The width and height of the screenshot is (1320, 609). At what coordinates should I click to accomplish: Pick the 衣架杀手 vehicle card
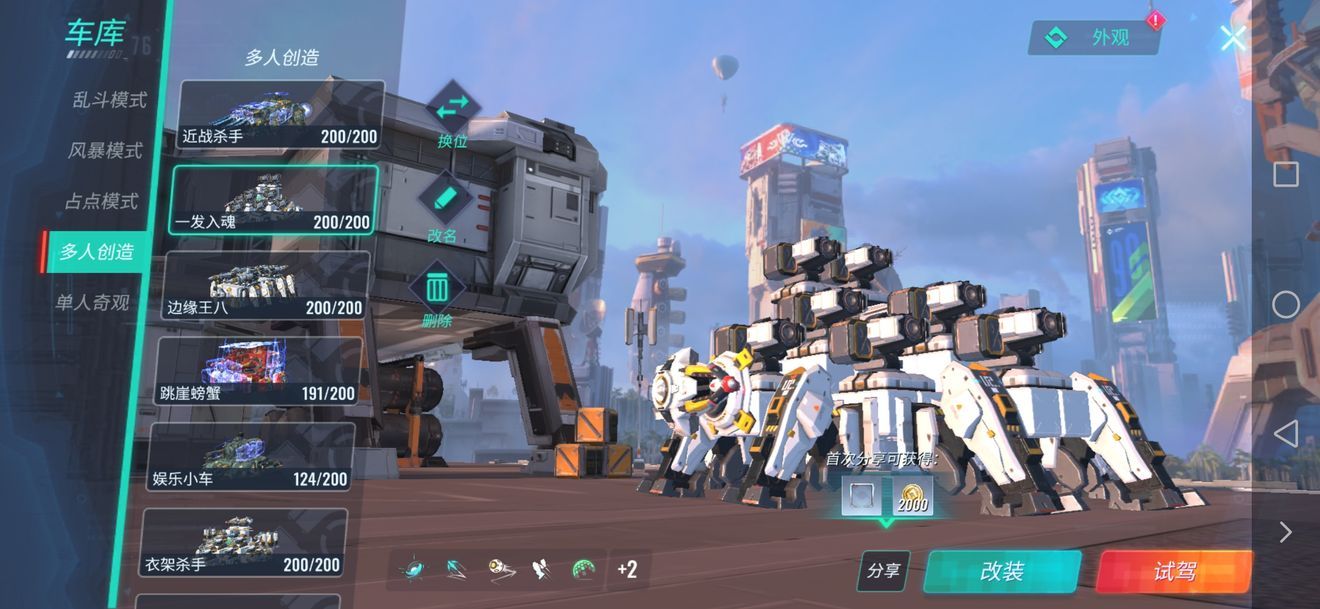pyautogui.click(x=244, y=543)
